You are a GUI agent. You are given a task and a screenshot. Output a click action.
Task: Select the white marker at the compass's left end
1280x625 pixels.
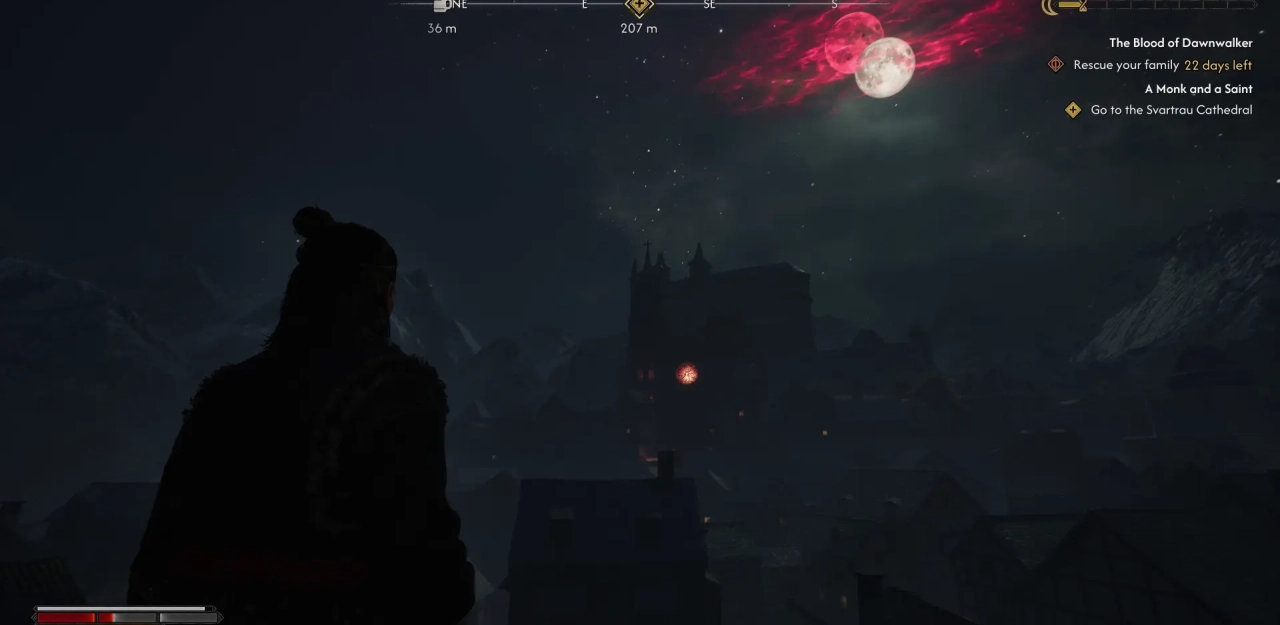pyautogui.click(x=440, y=5)
